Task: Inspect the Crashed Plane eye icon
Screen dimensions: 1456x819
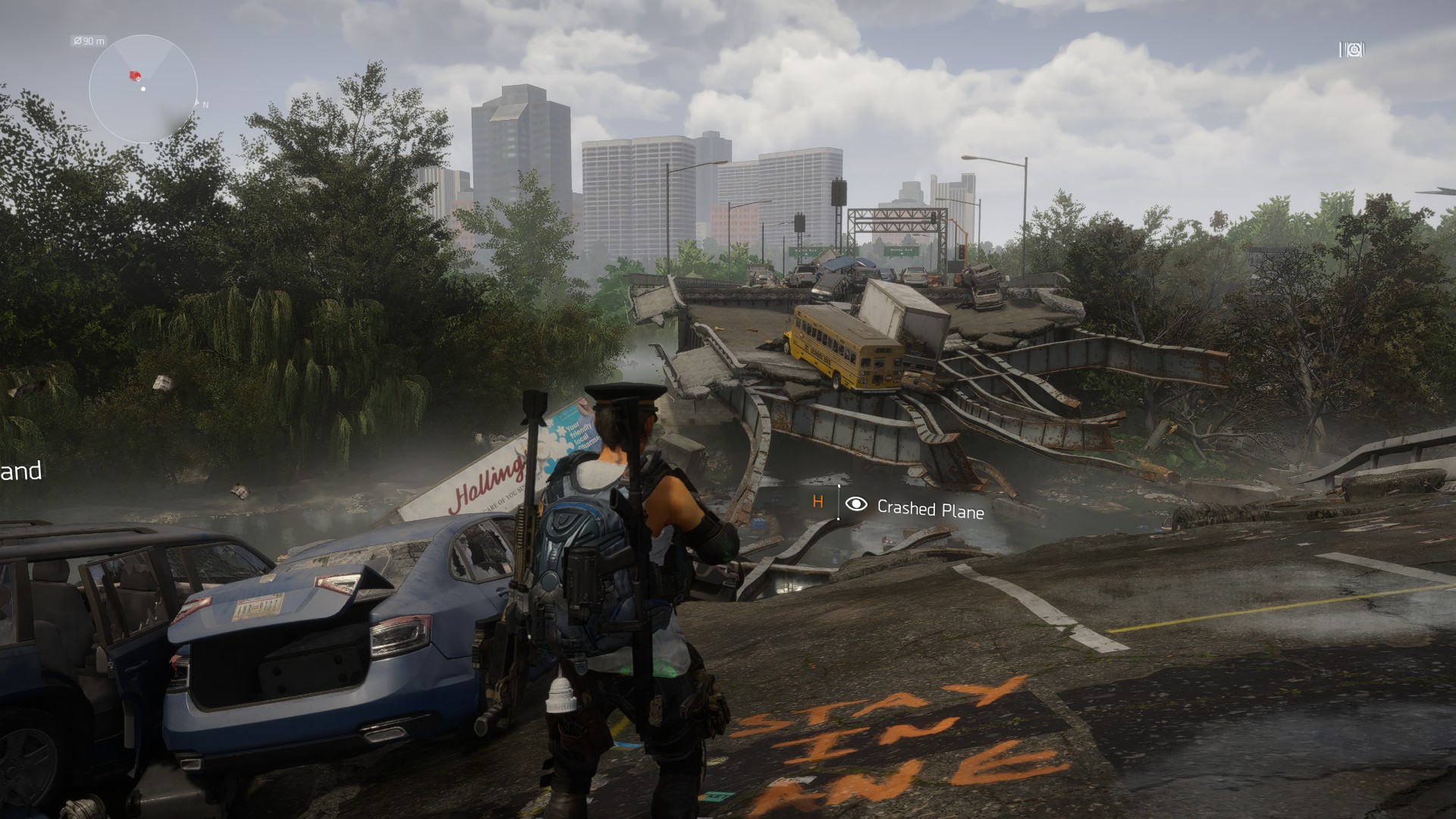Action: coord(856,504)
